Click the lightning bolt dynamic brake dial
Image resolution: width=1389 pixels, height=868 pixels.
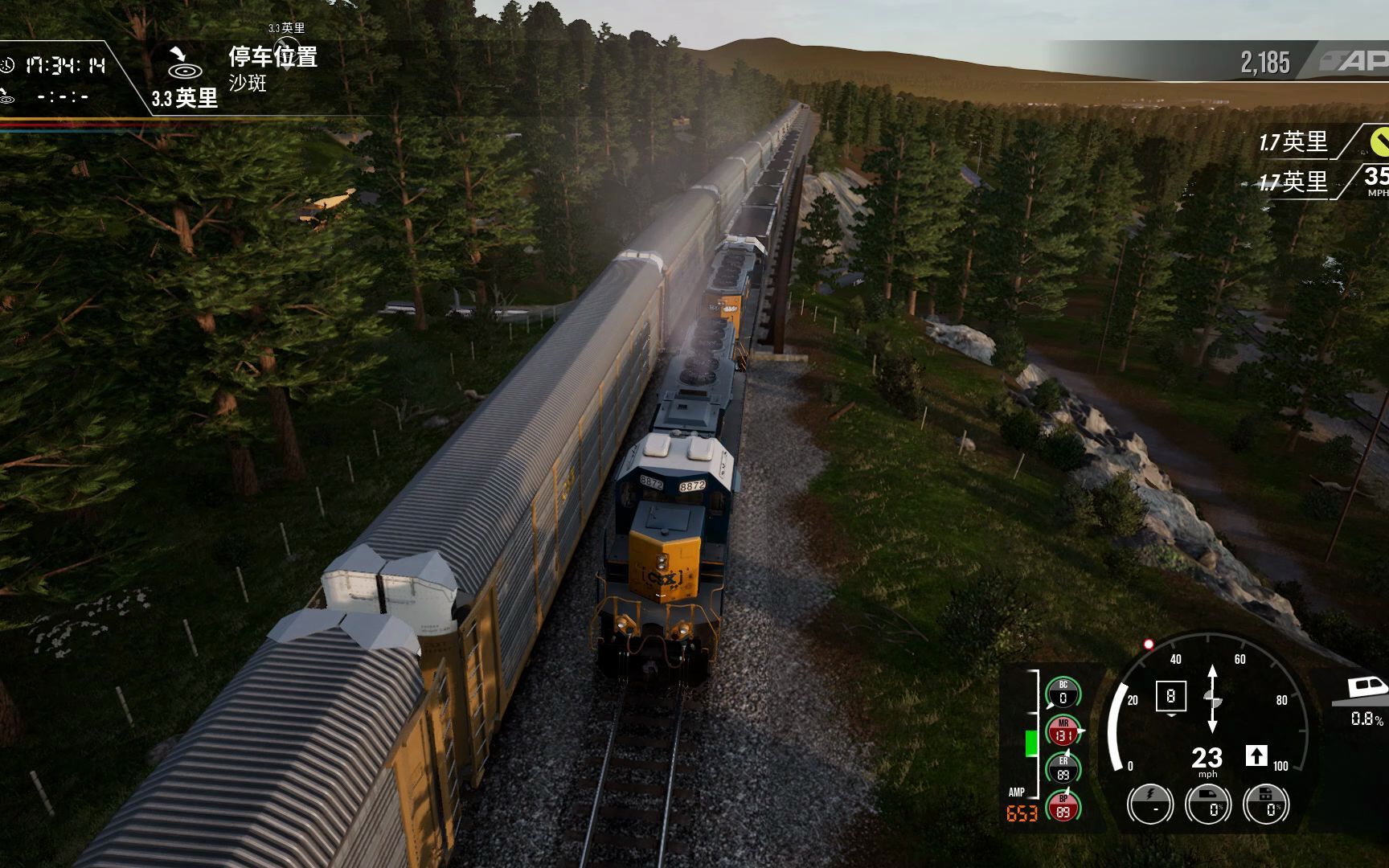(x=1150, y=803)
